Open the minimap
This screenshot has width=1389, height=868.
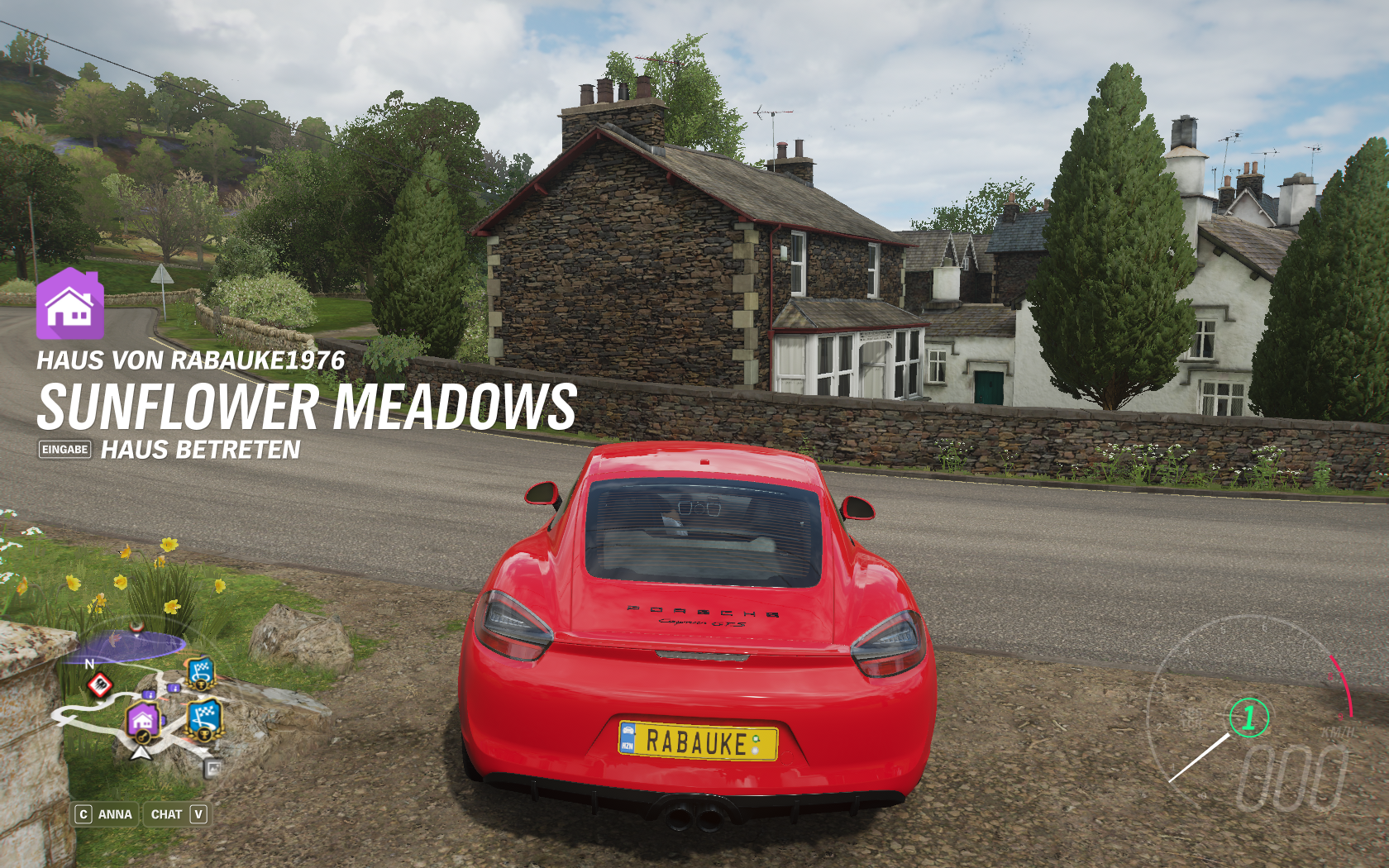pyautogui.click(x=141, y=701)
